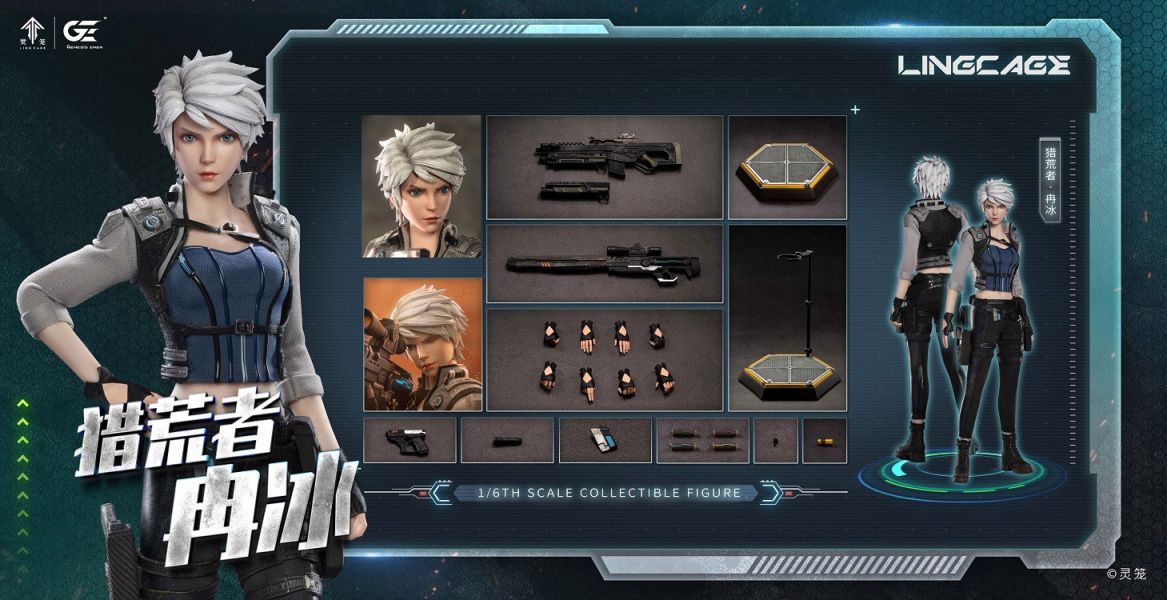Viewport: 1167px width, 600px height.
Task: Pick the pistol accessory slot
Action: 409,440
